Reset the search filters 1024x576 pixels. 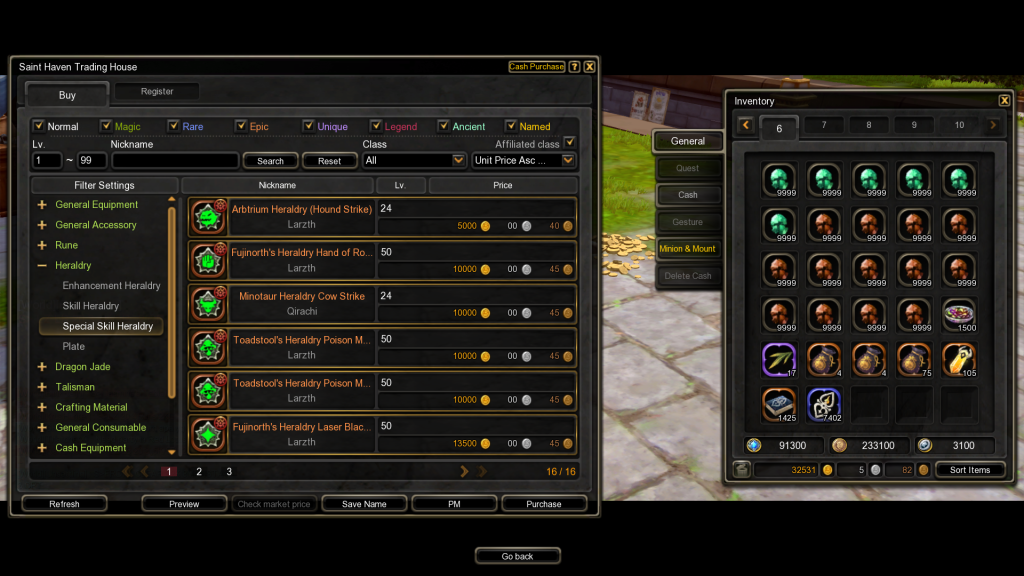329,161
